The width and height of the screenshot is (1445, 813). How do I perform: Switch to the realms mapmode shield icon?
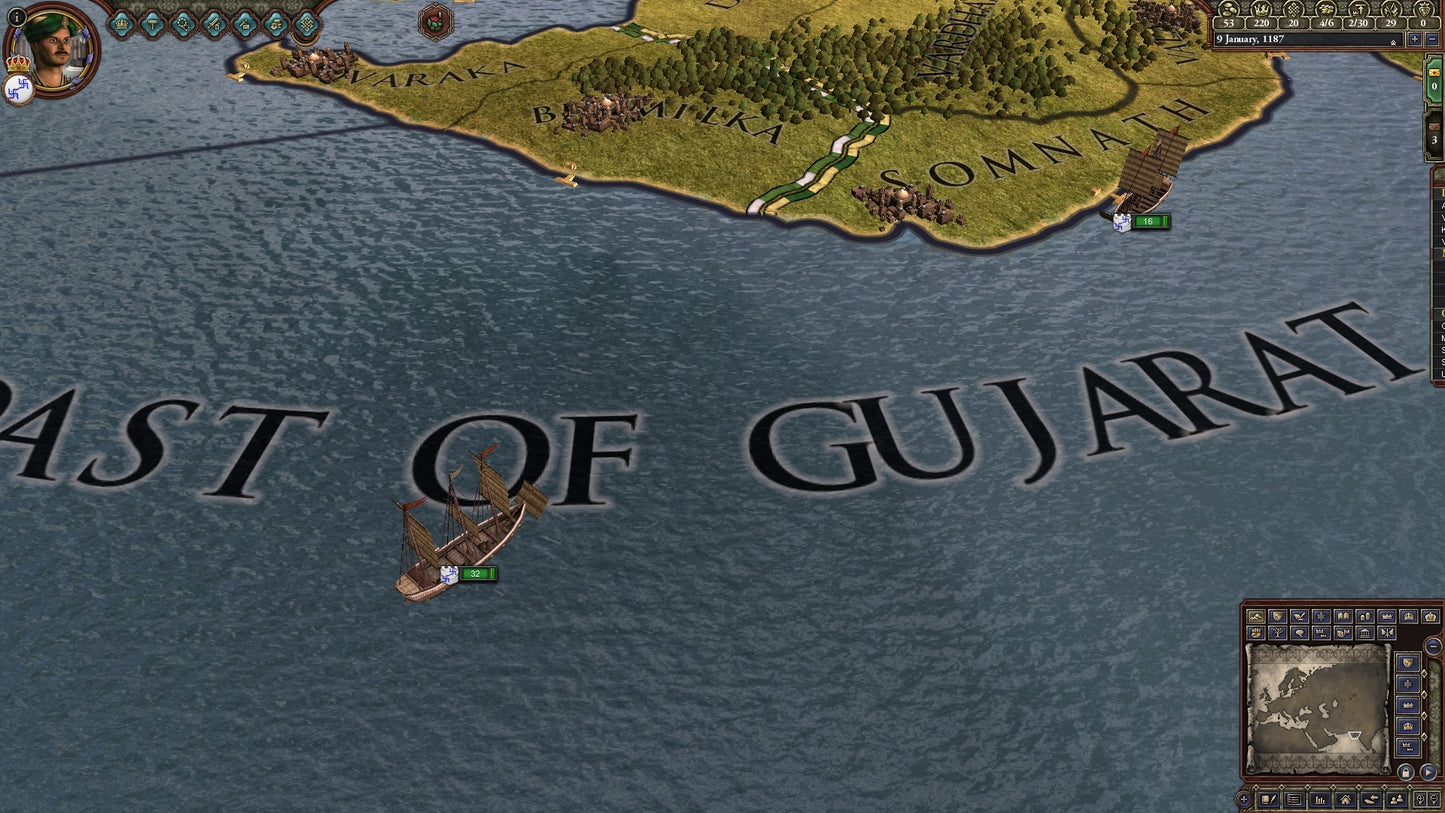click(x=1277, y=617)
